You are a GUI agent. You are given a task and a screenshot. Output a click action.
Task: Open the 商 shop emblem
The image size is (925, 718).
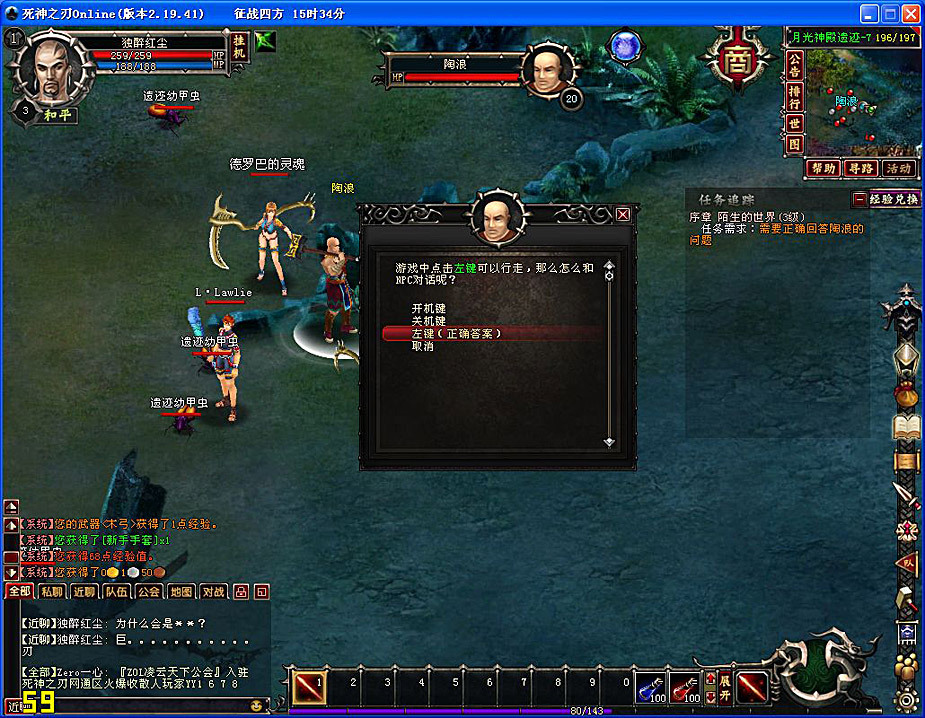[x=740, y=56]
